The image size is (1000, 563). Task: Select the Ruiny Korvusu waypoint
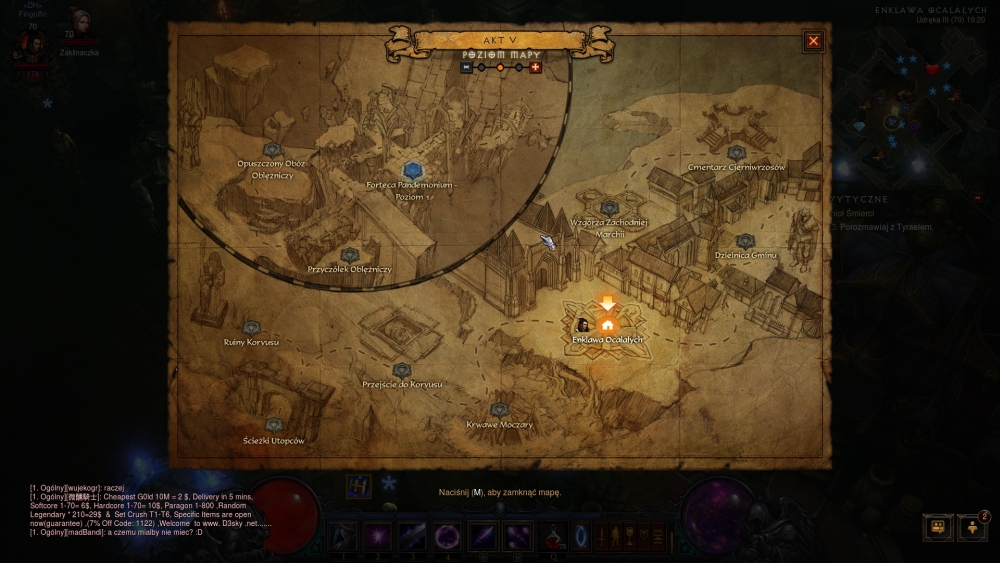pos(251,328)
